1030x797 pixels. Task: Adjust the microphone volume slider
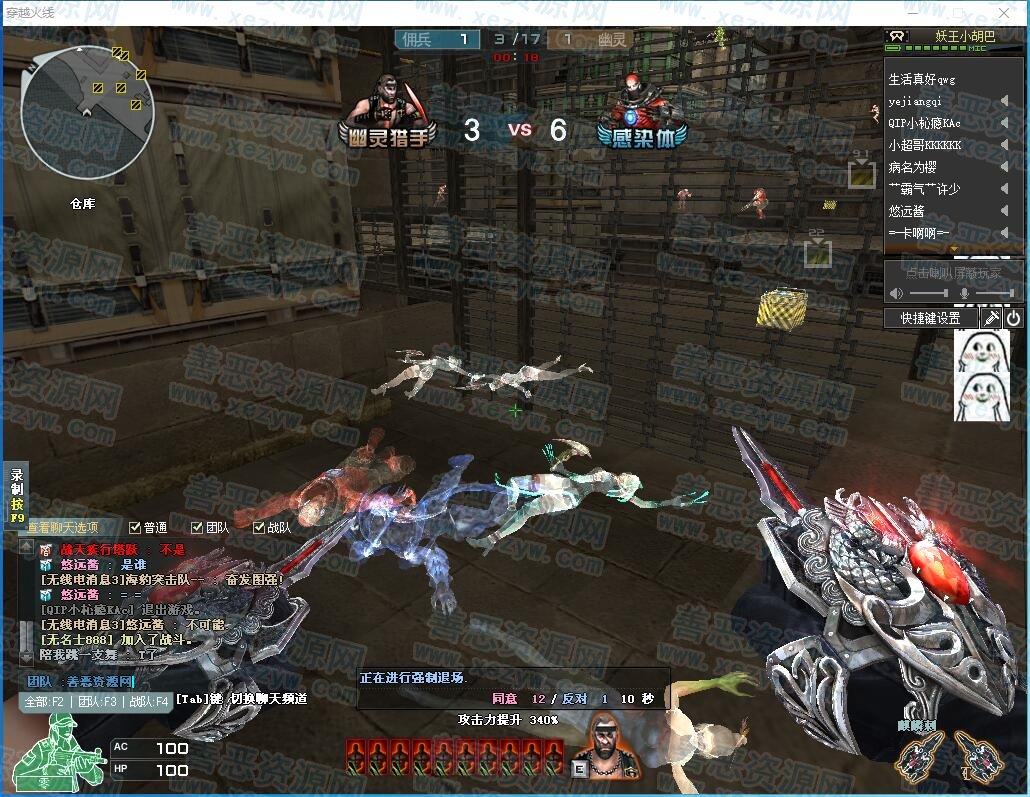click(993, 293)
